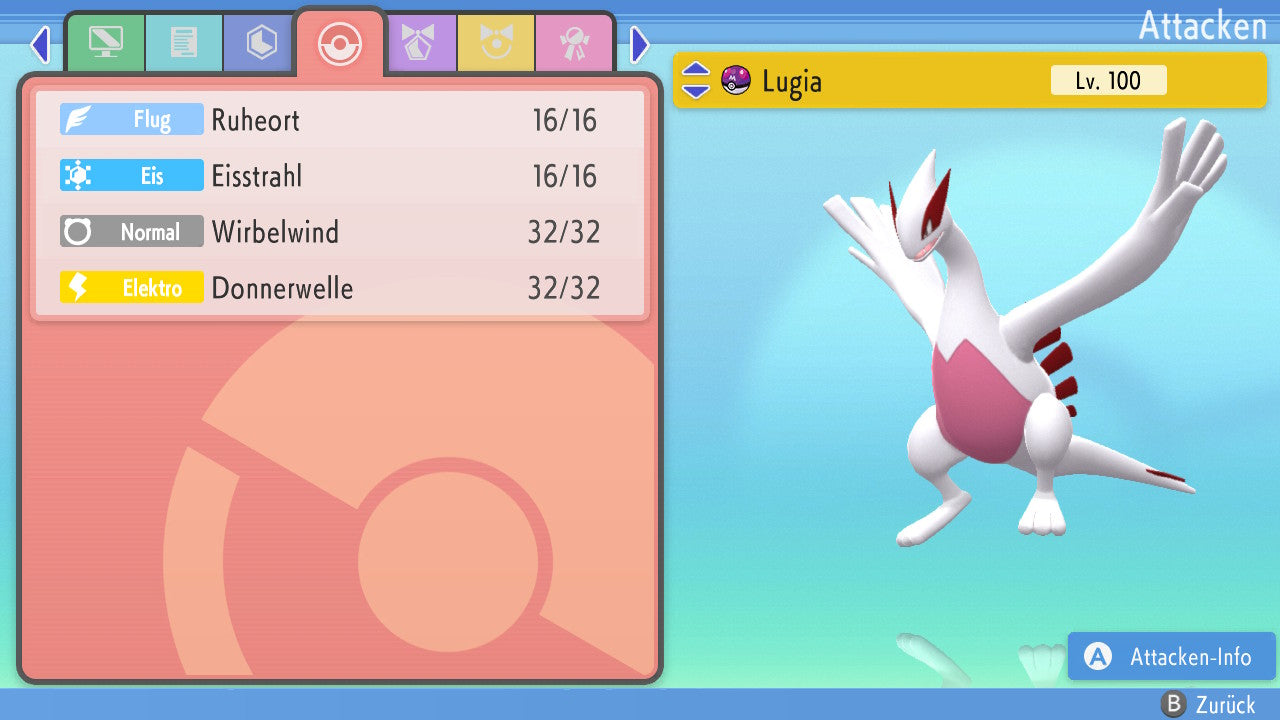The height and width of the screenshot is (720, 1280).
Task: Choose the Eisstrahl move row
Action: [x=340, y=176]
